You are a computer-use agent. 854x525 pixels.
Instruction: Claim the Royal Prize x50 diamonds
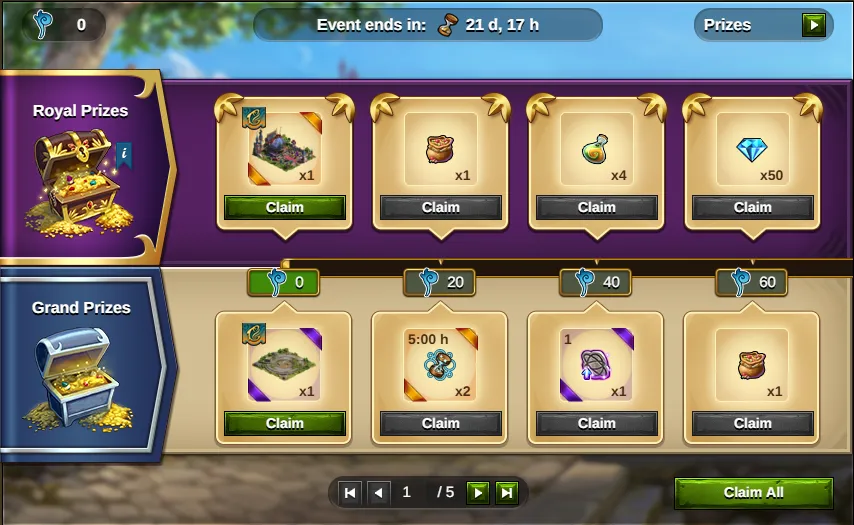tap(752, 207)
